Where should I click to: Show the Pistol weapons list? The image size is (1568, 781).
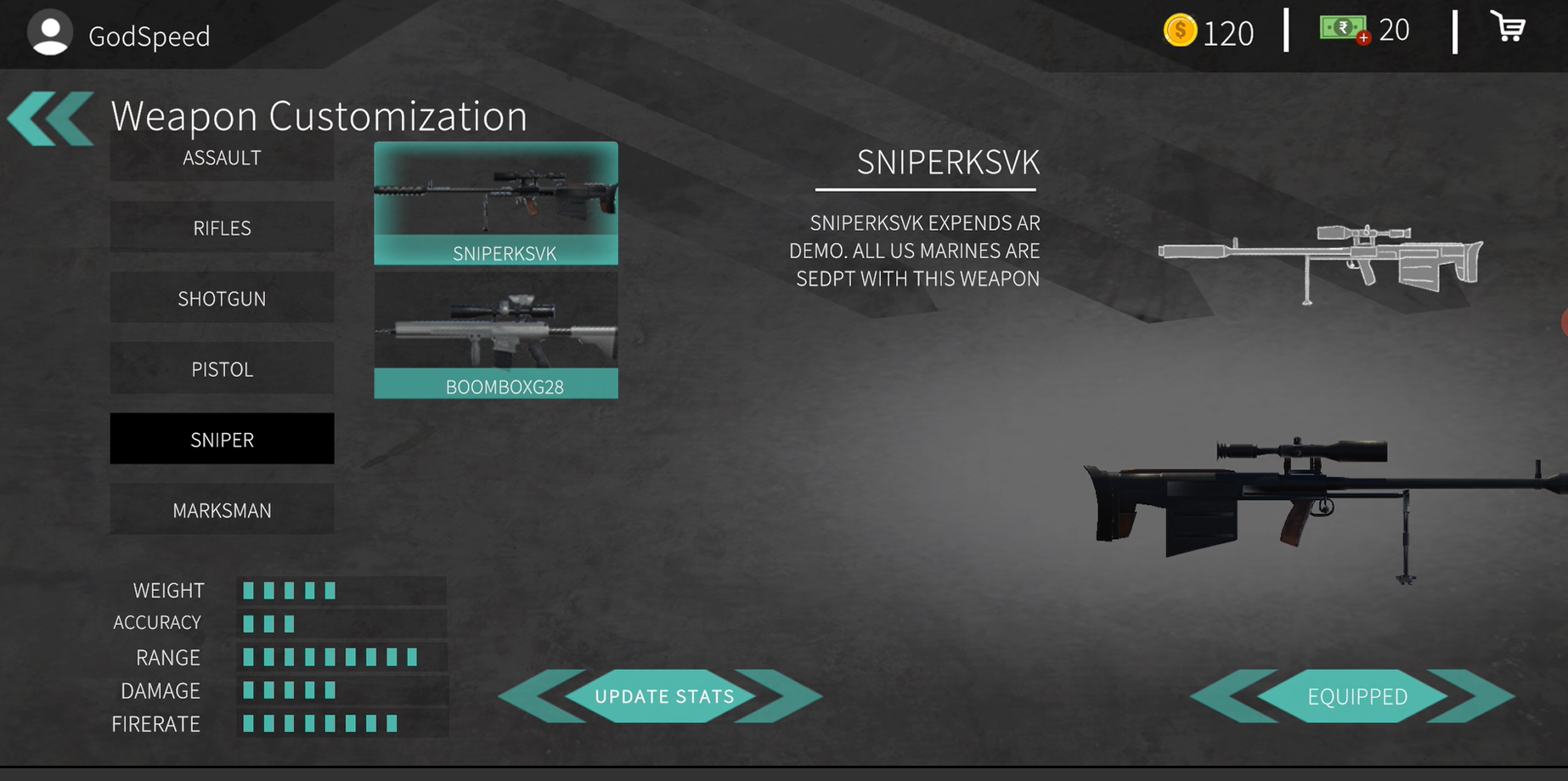click(222, 368)
